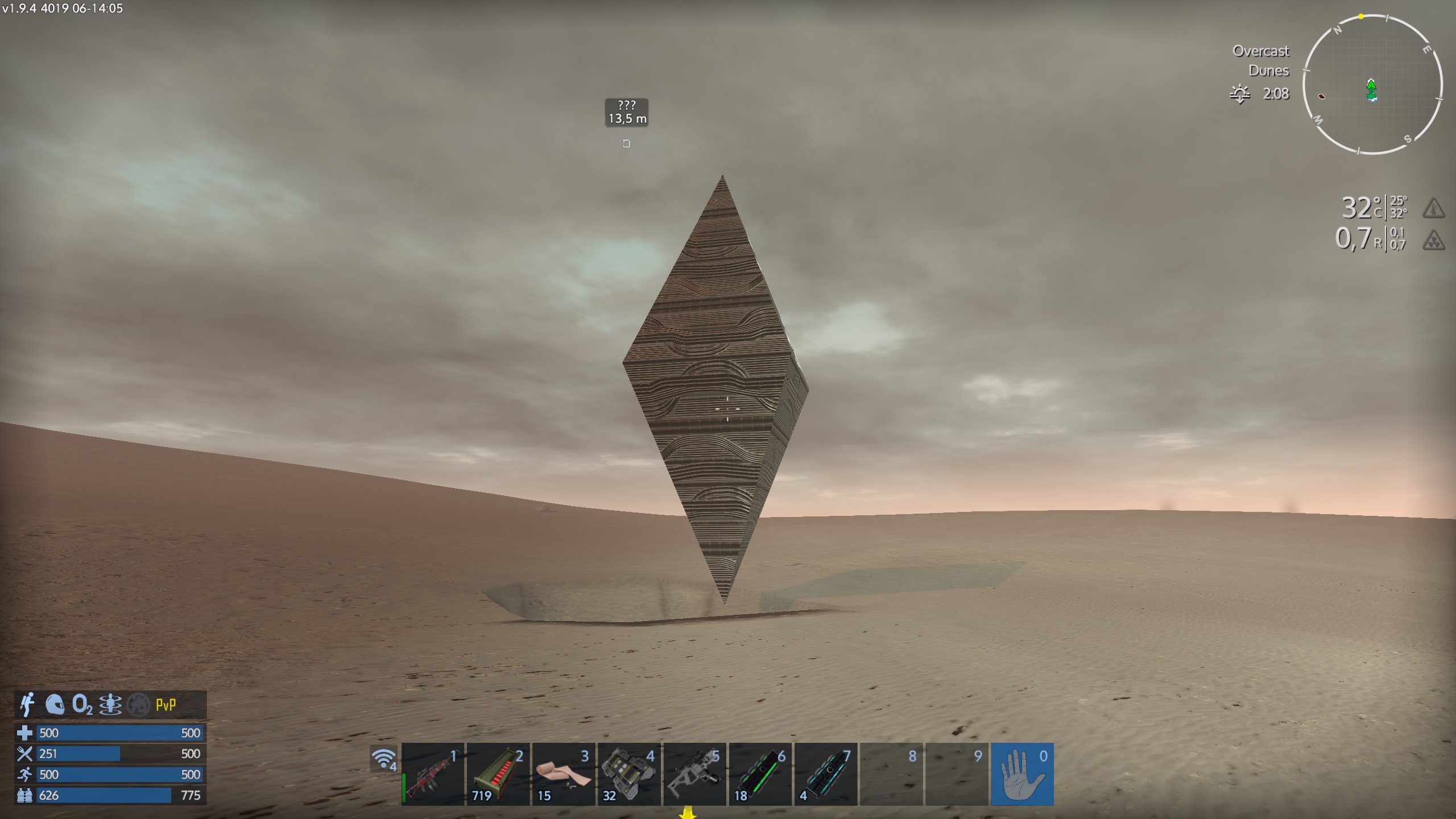Select the red assault rifle in slot 1
This screenshot has height=819, width=1456.
[433, 774]
